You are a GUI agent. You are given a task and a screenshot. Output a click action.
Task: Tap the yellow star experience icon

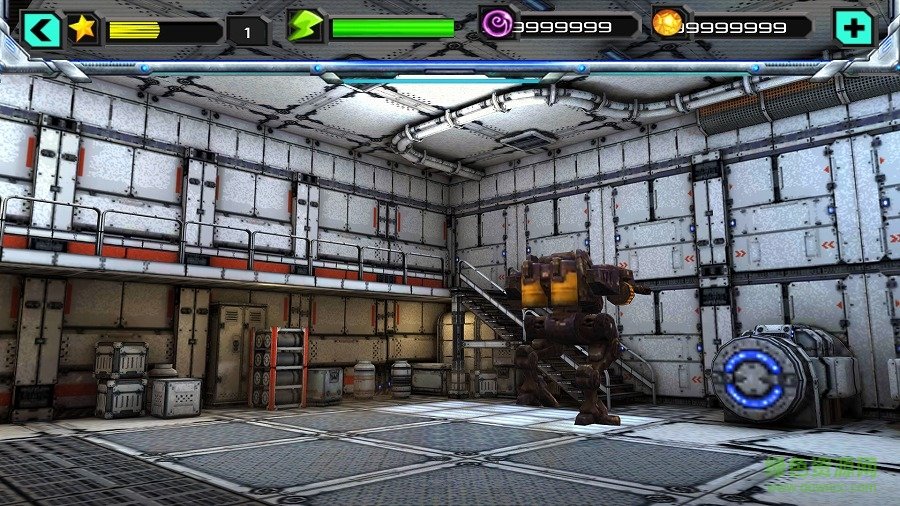[x=83, y=28]
